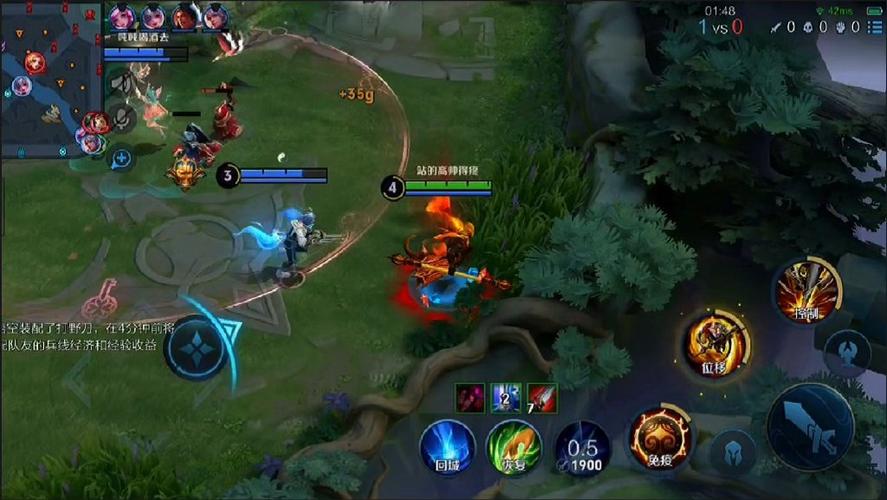The height and width of the screenshot is (500, 887).
Task: Activate the 回城 recall button
Action: click(x=447, y=446)
